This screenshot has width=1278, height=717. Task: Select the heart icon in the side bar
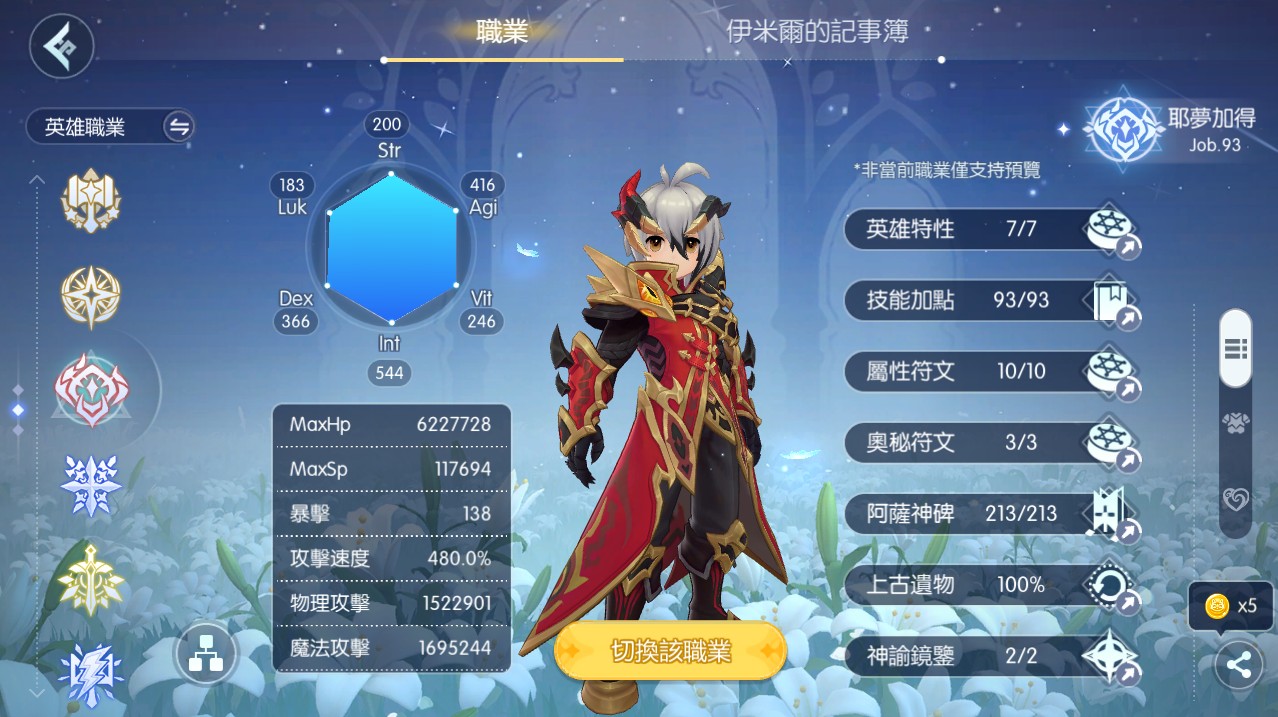(1236, 499)
